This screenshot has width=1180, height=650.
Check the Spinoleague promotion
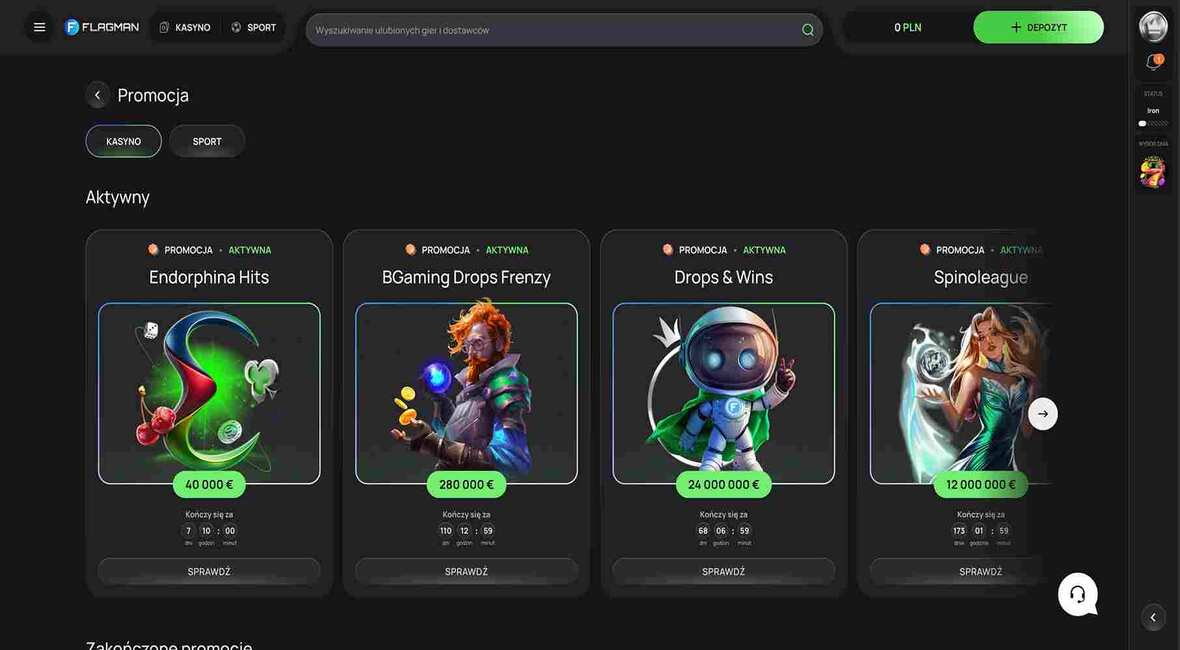pyautogui.click(x=980, y=571)
